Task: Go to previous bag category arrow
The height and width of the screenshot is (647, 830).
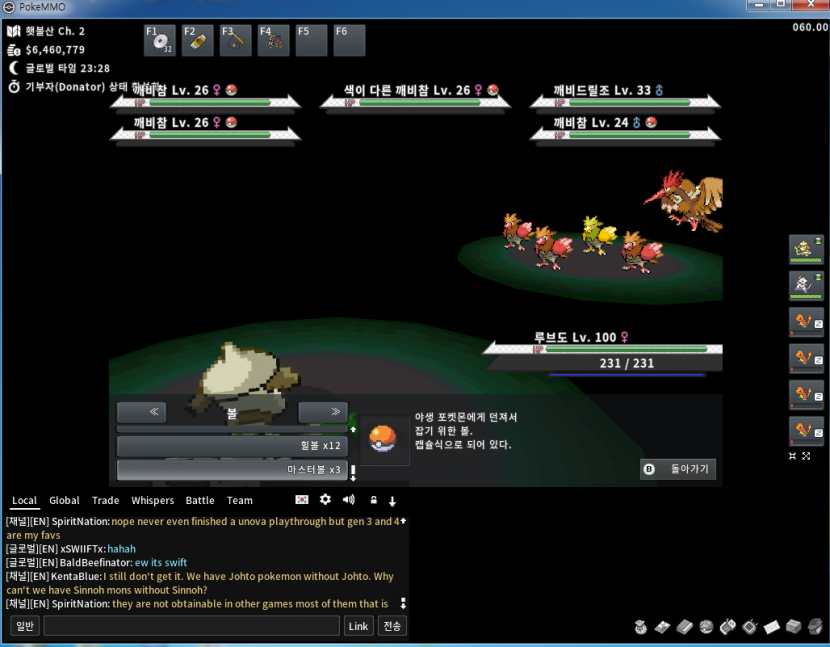Action: click(155, 412)
